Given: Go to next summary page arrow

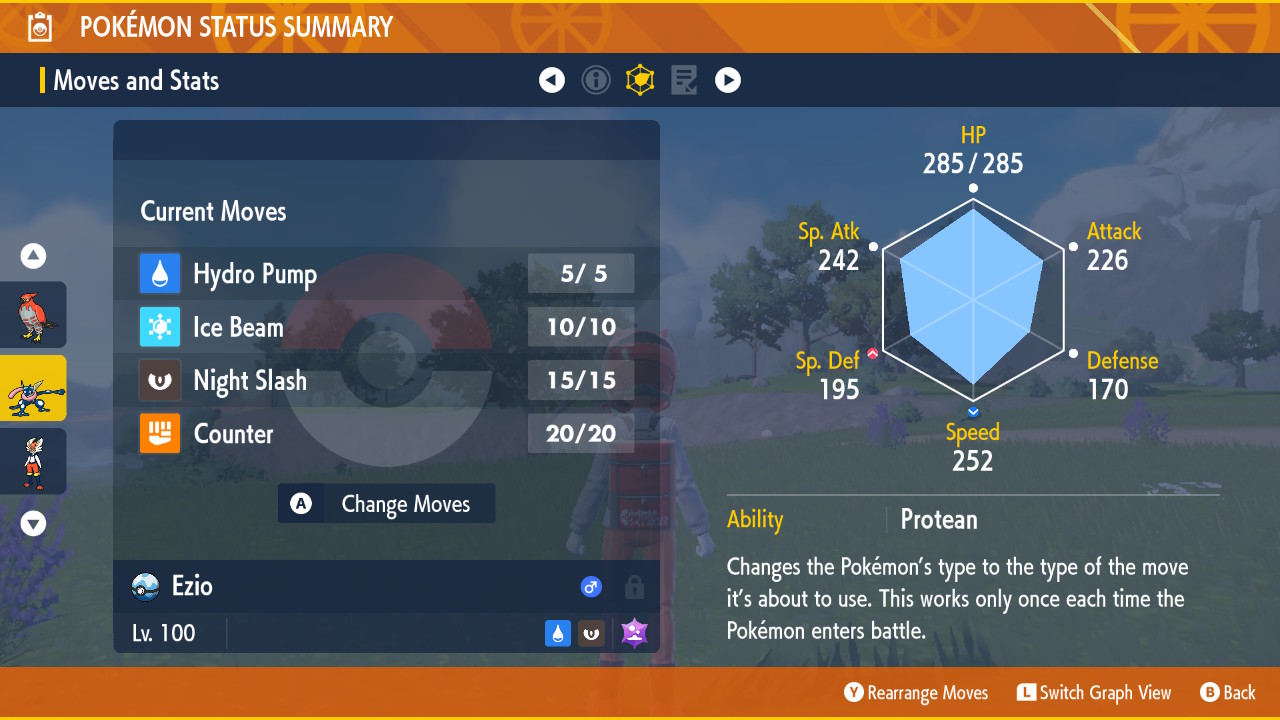Looking at the screenshot, I should 728,80.
